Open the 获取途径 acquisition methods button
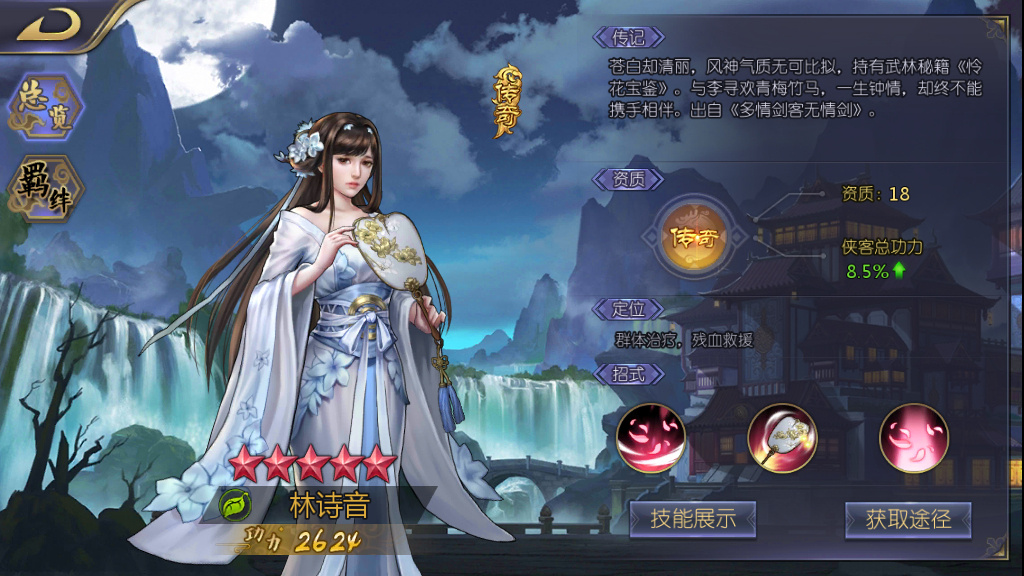 coord(907,519)
